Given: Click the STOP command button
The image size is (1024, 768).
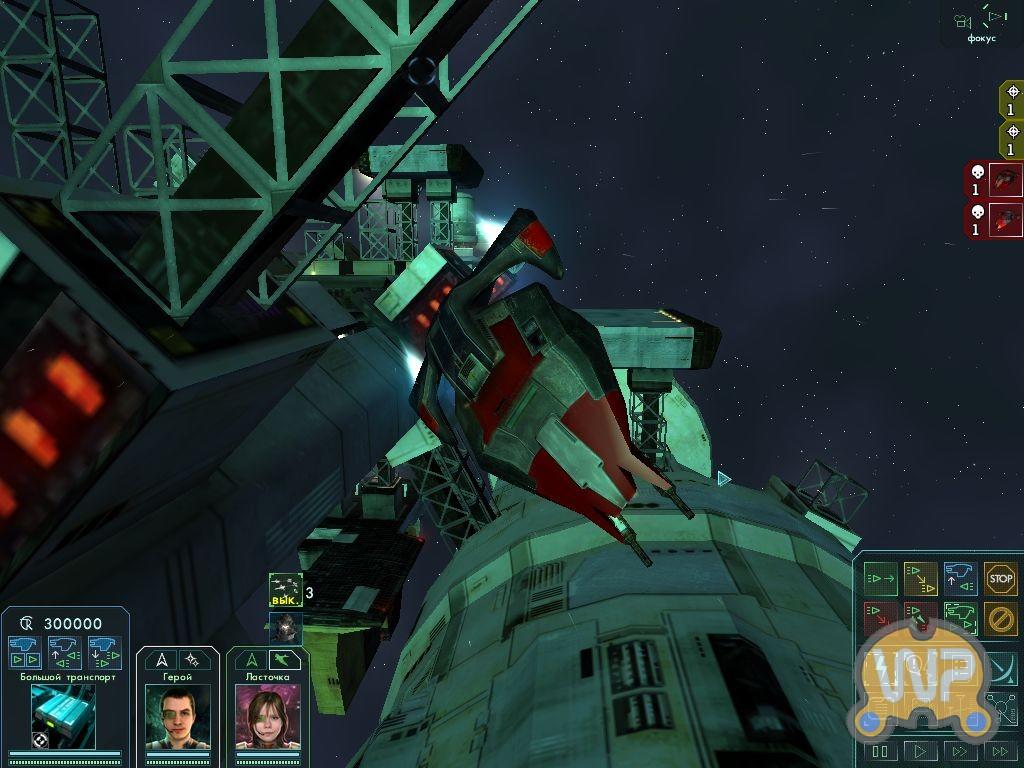Looking at the screenshot, I should point(1000,578).
